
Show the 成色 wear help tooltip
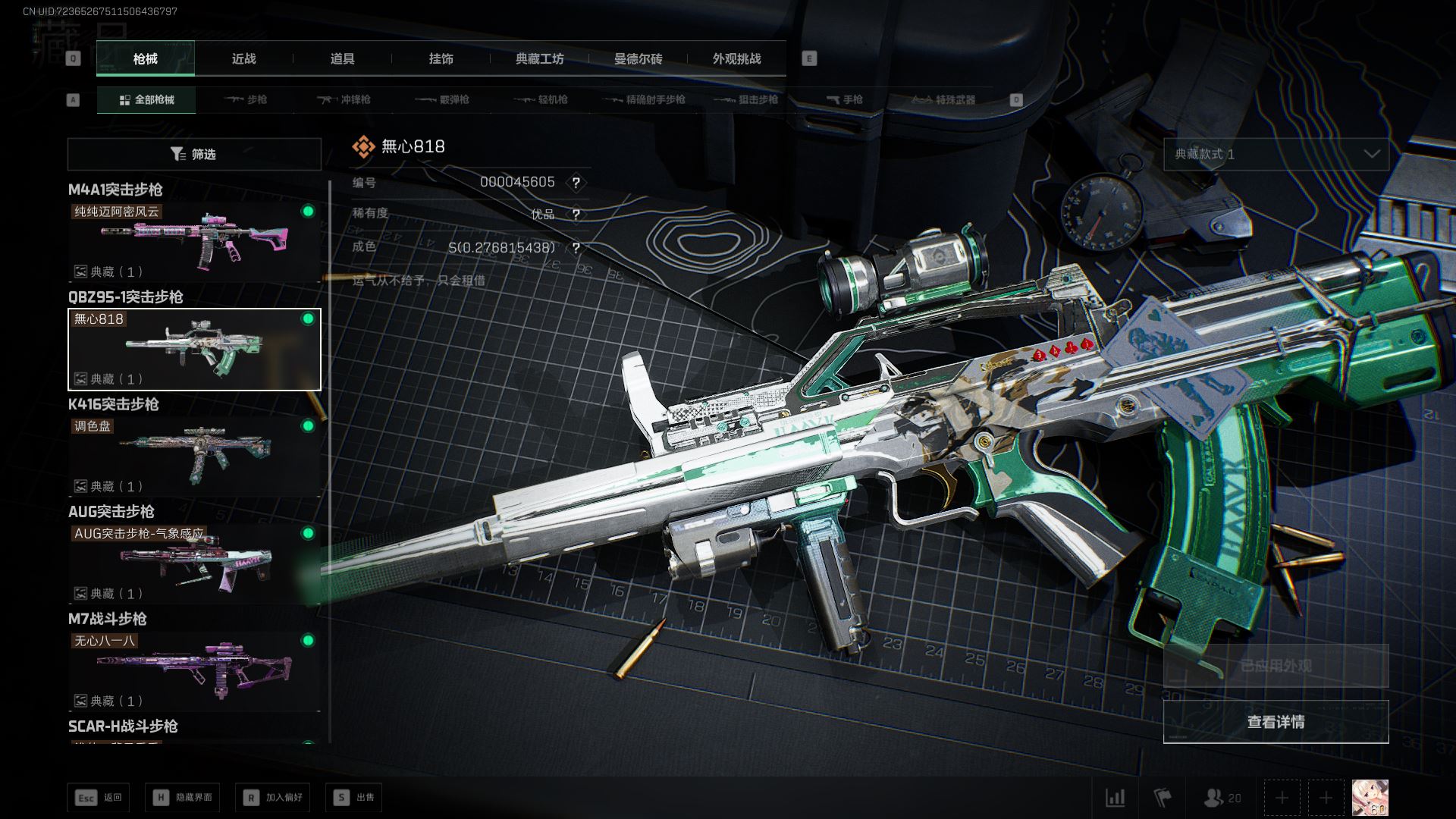pos(576,248)
